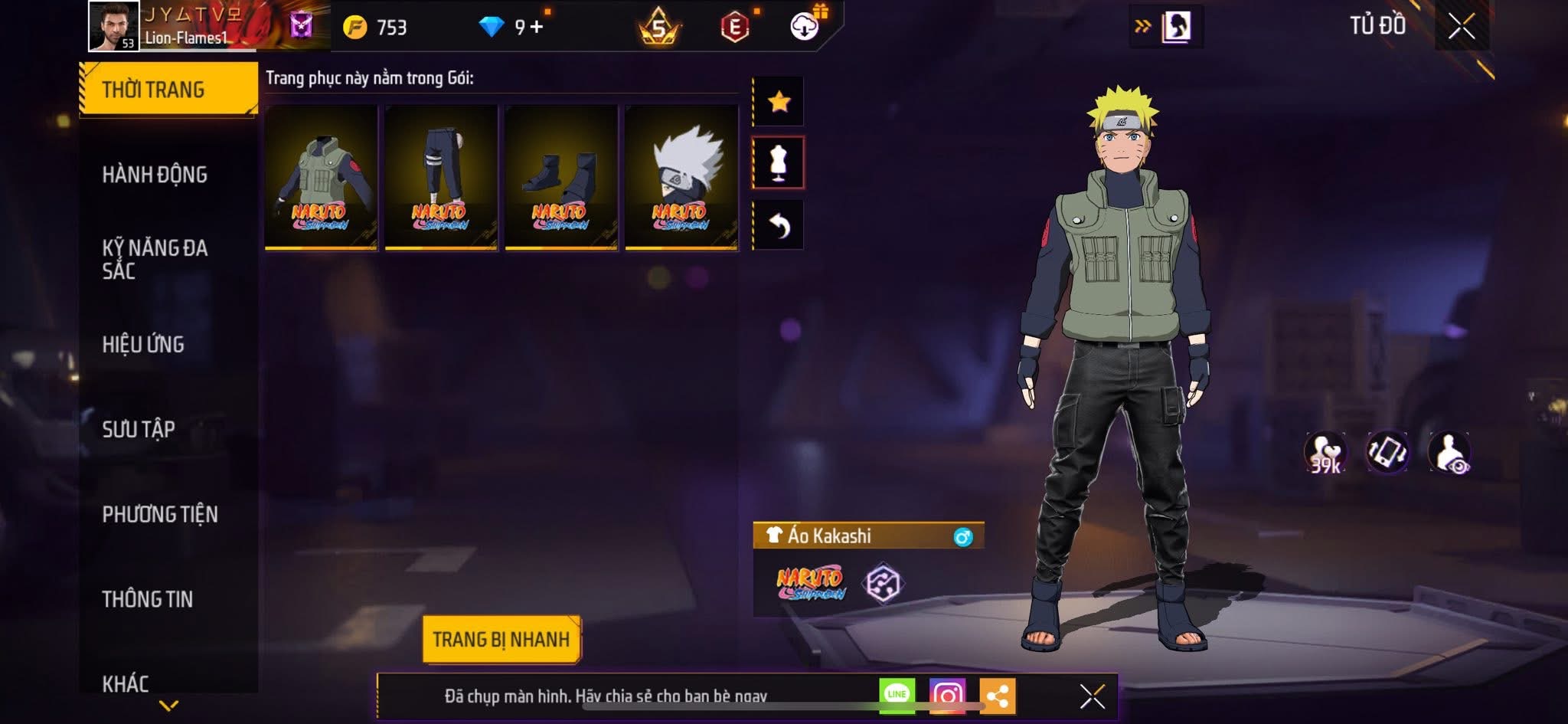Dismiss the screenshot share banner
1568x724 pixels.
point(1092,696)
